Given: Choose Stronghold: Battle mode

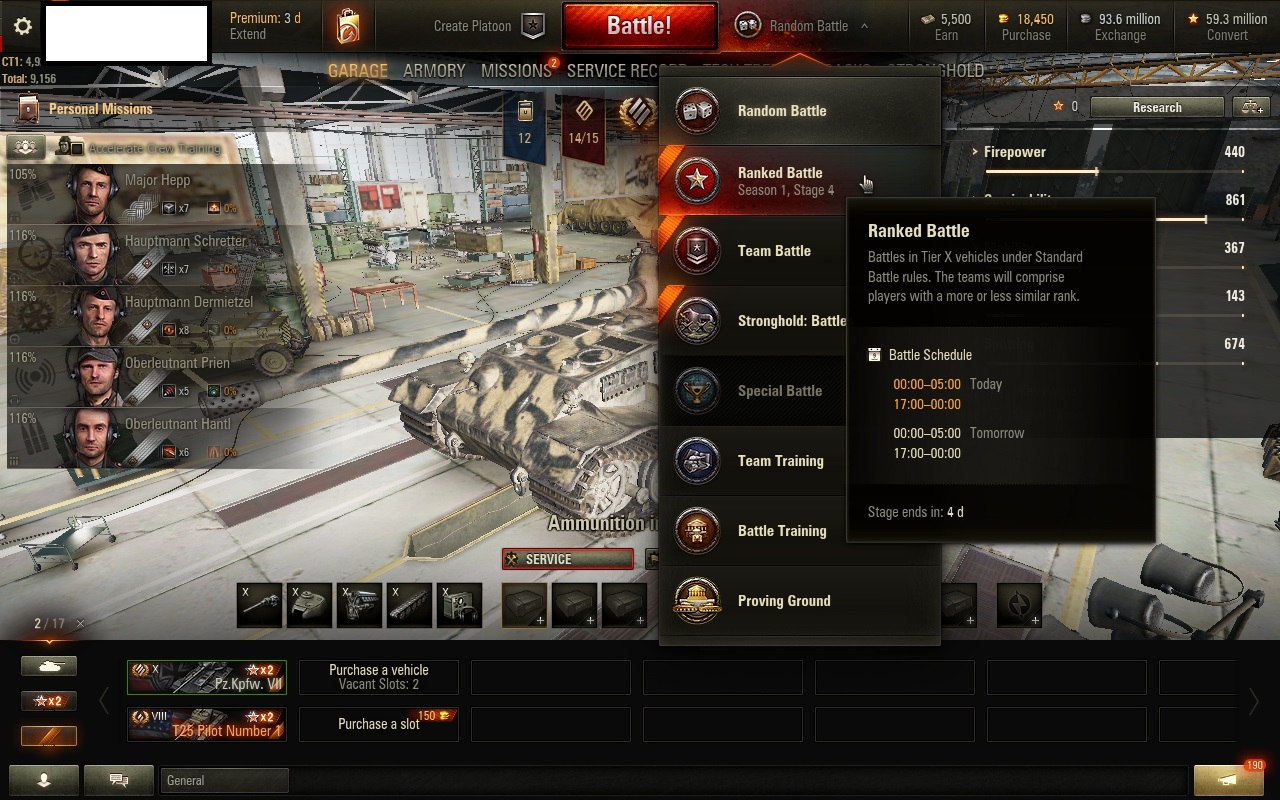Looking at the screenshot, I should (790, 321).
